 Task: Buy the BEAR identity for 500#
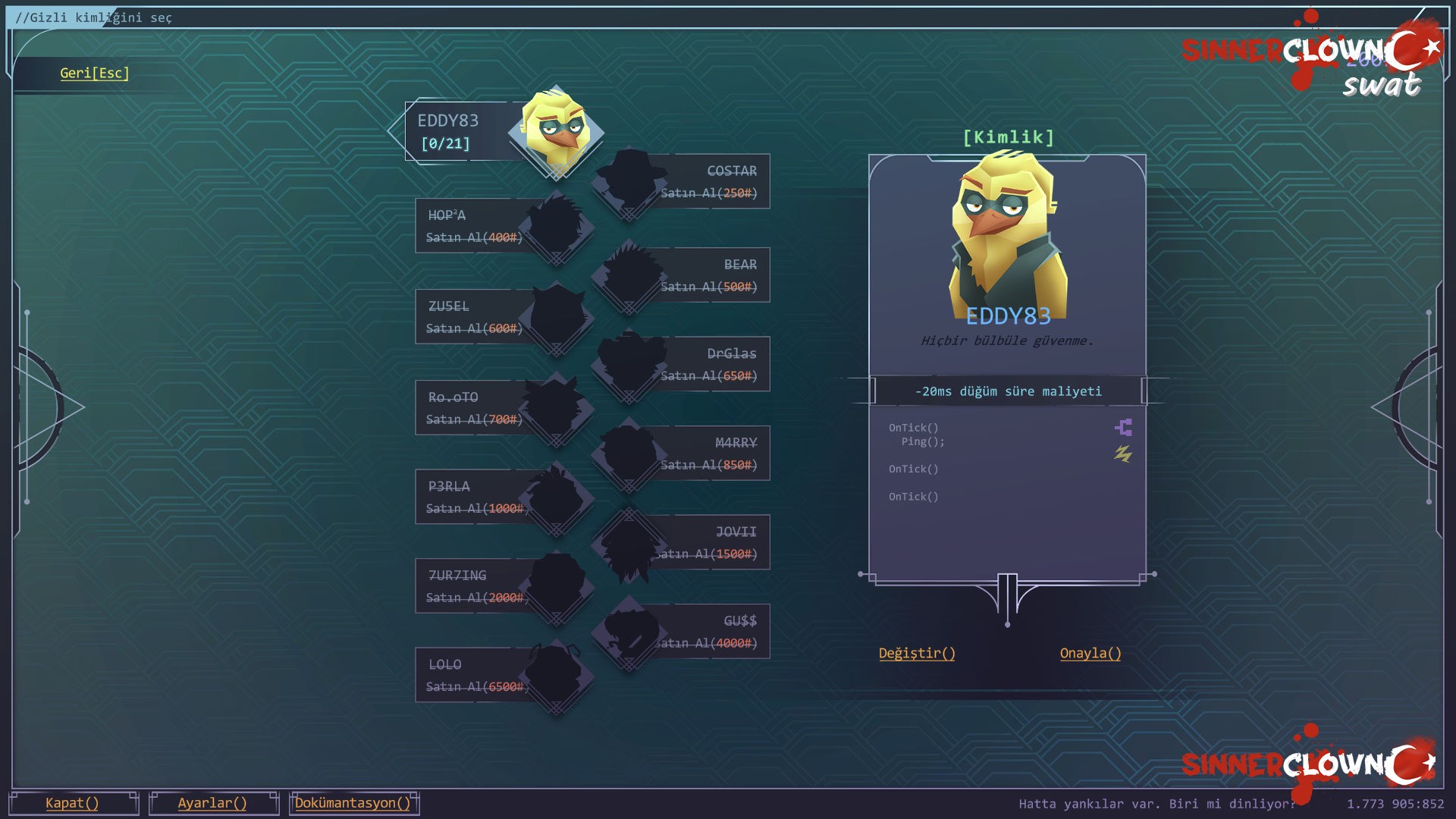click(x=708, y=275)
